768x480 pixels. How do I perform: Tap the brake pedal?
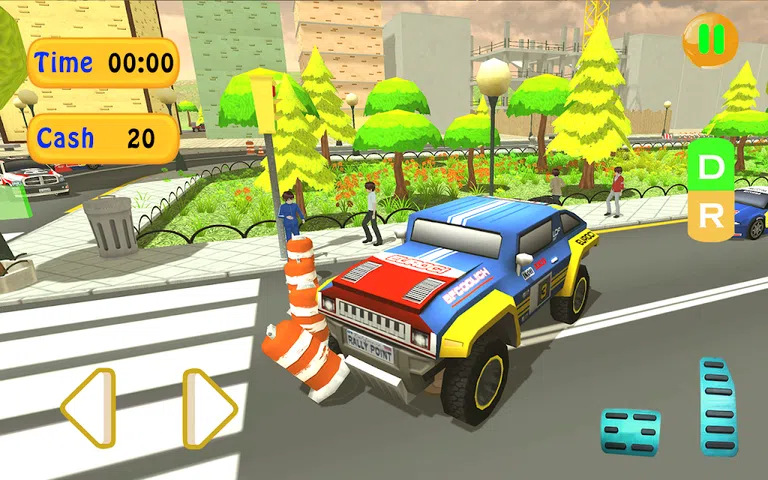(x=630, y=431)
